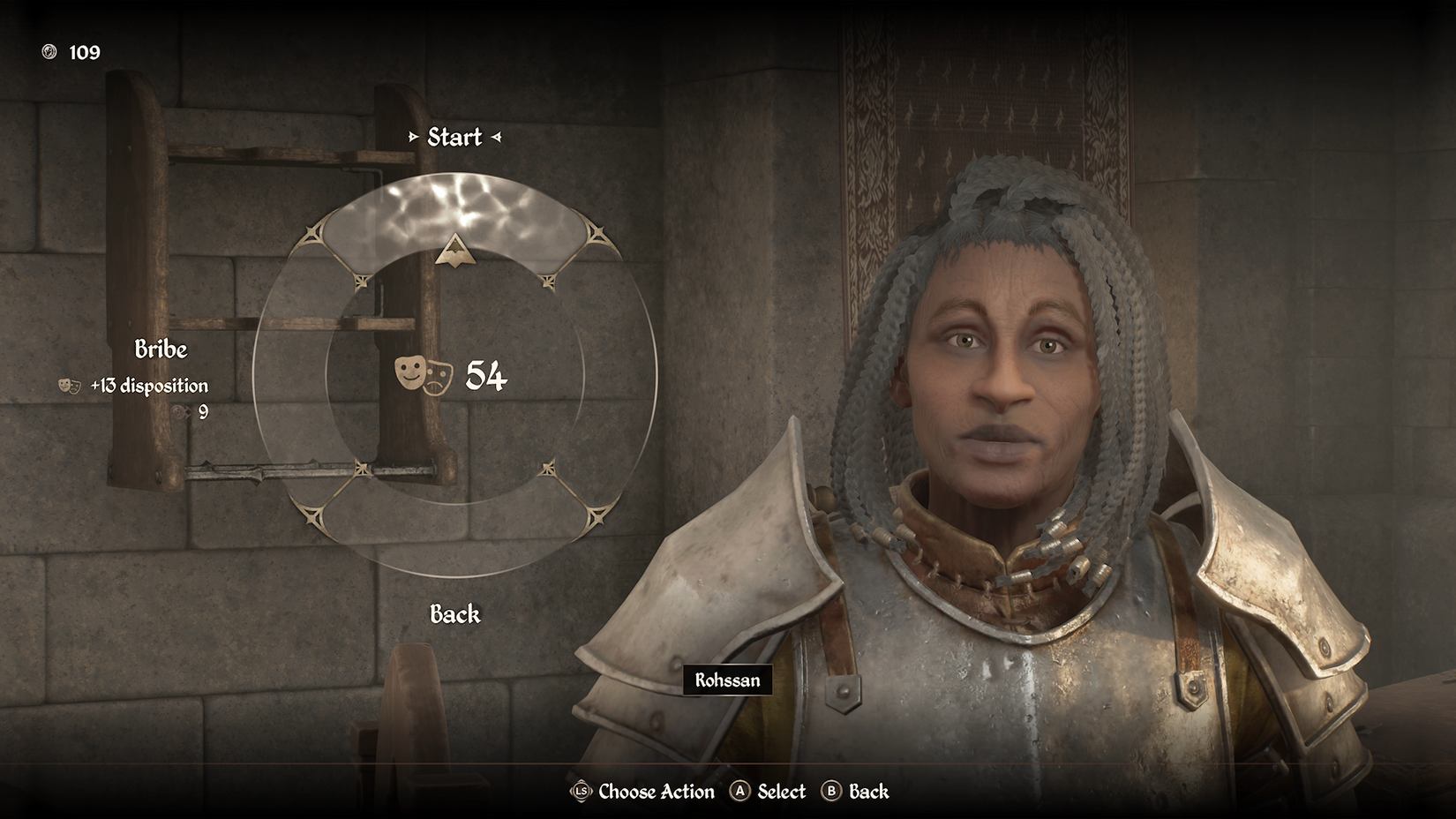Click the Rohssan nameplate

726,680
